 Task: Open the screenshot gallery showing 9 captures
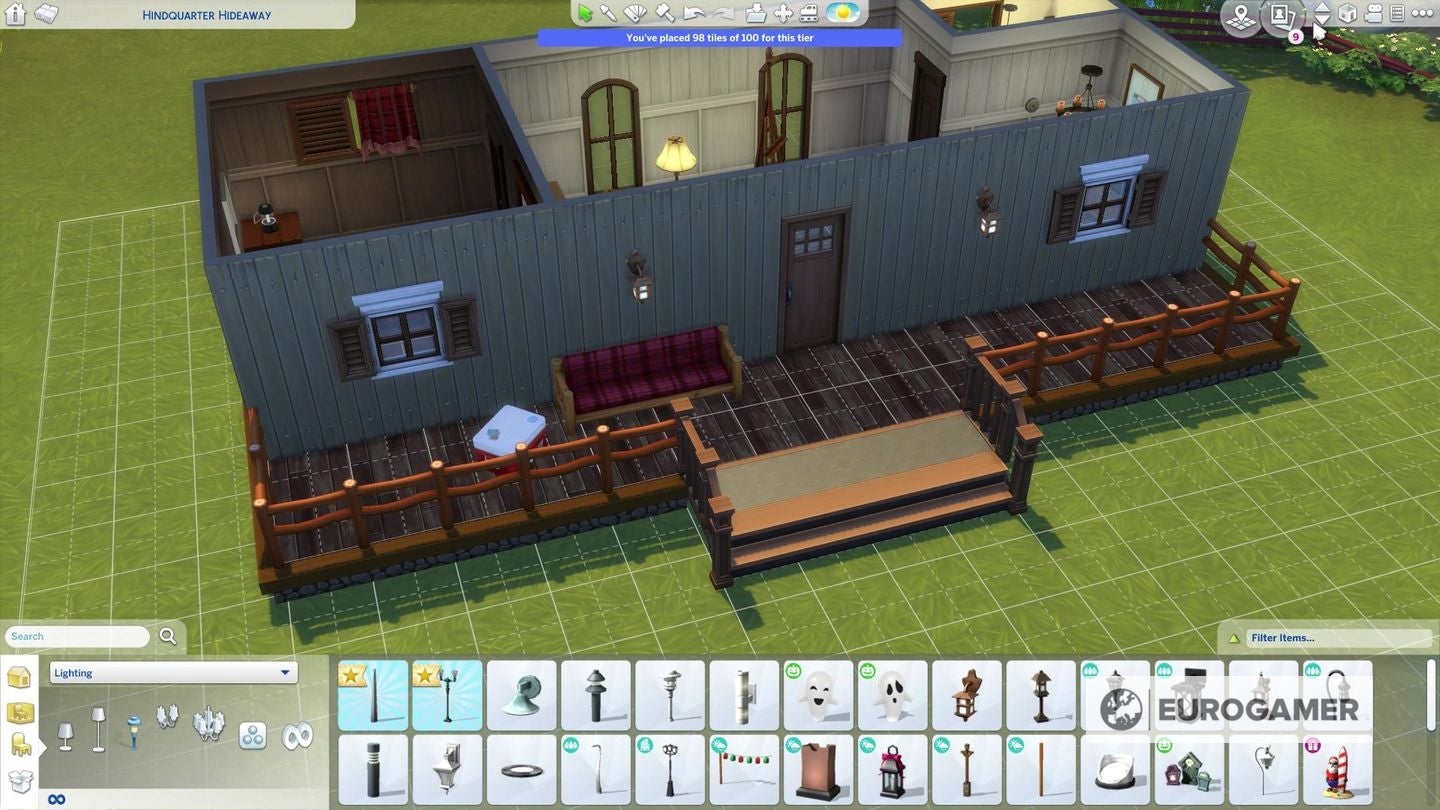(x=1283, y=17)
